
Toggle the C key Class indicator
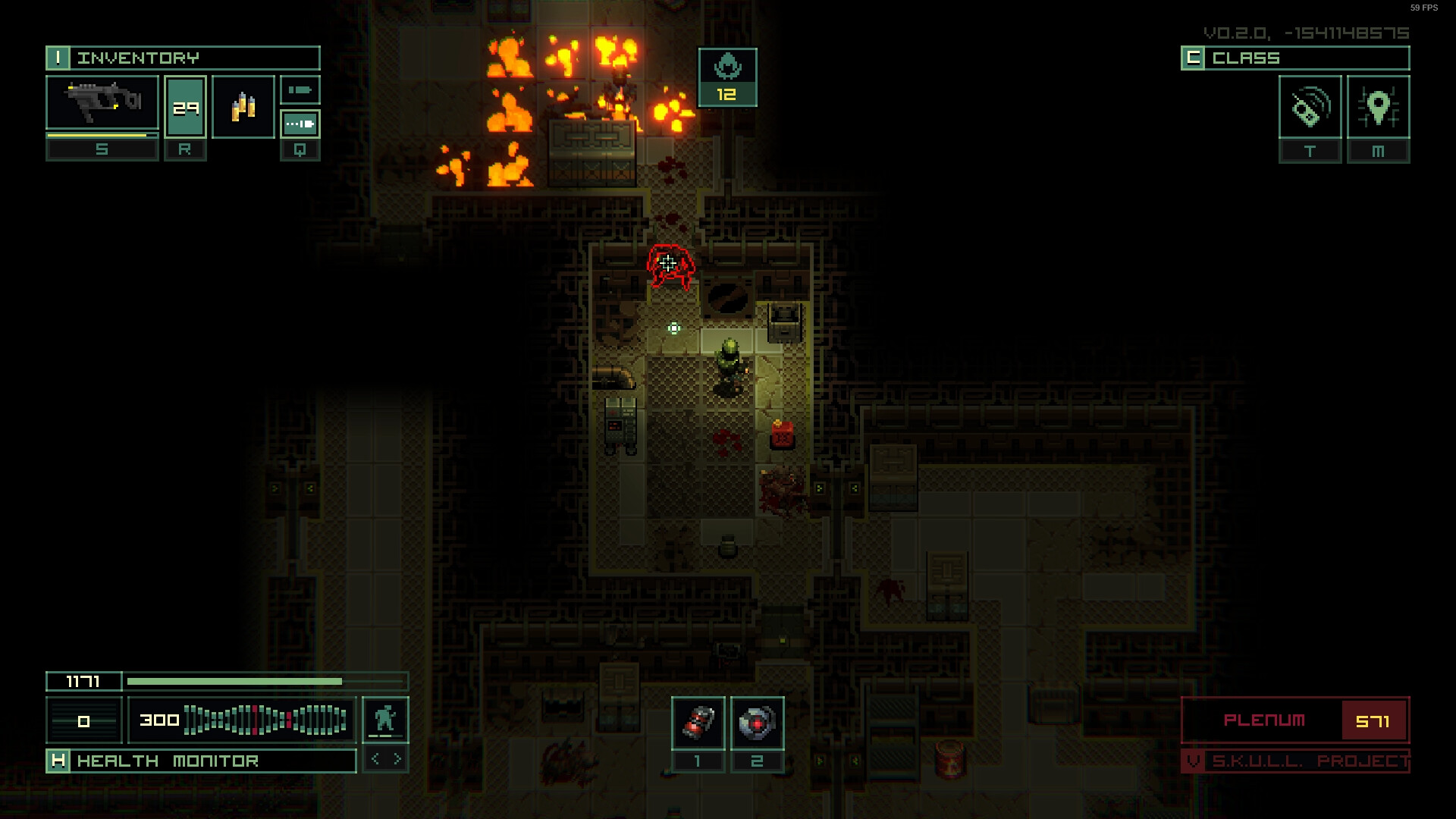pos(1194,58)
